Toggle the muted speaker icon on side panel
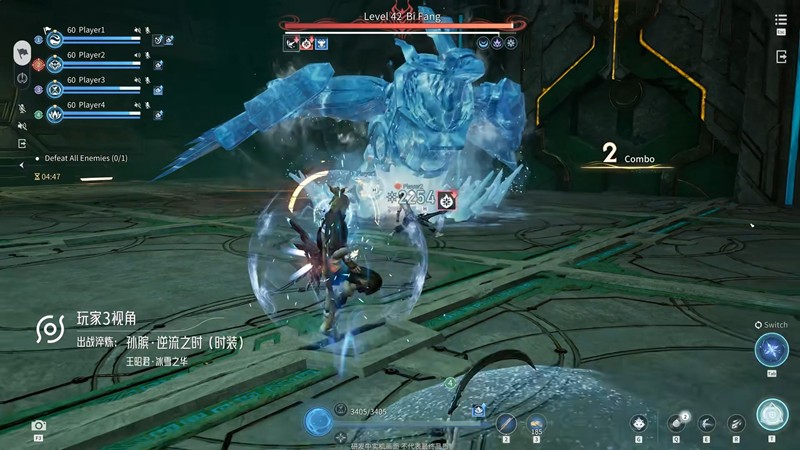 pos(22,125)
